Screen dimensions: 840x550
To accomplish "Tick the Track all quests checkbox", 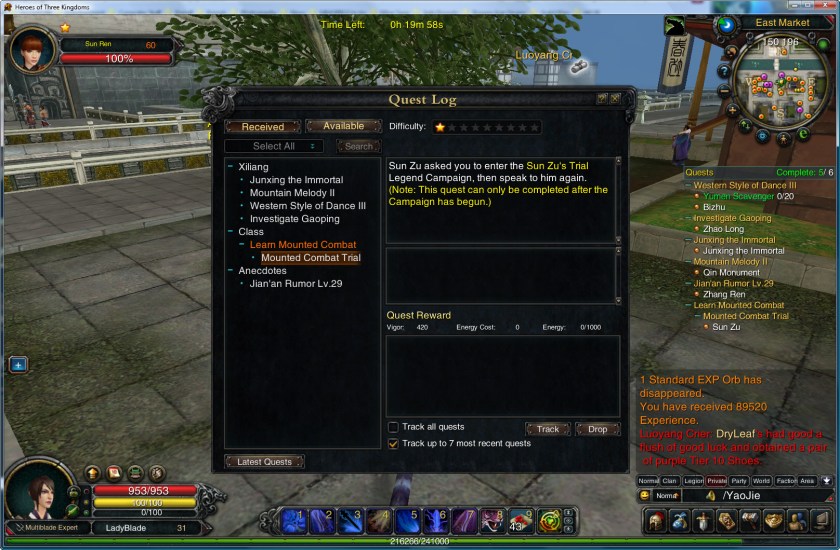I will tap(393, 427).
